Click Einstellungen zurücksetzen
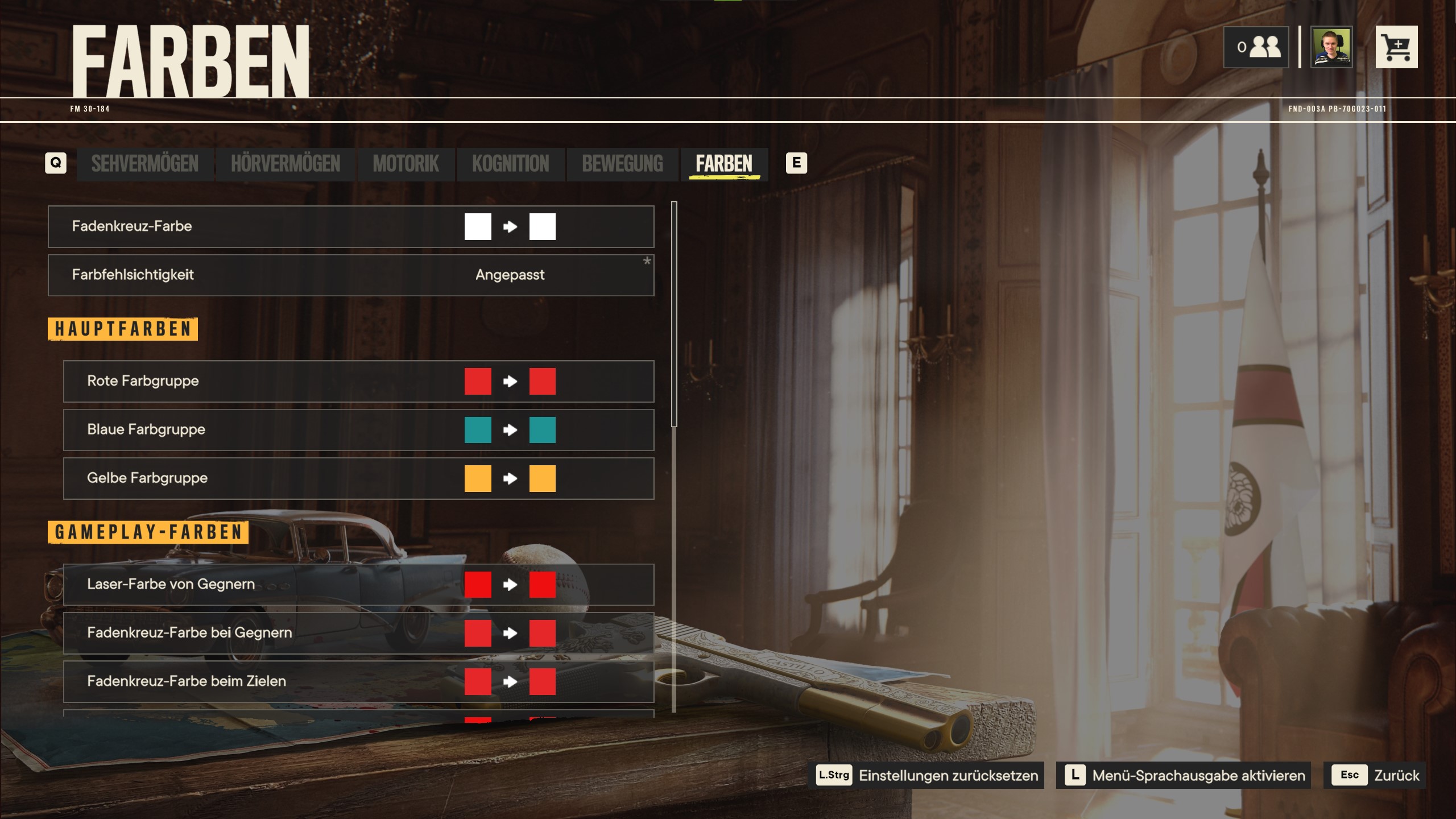 [x=927, y=775]
